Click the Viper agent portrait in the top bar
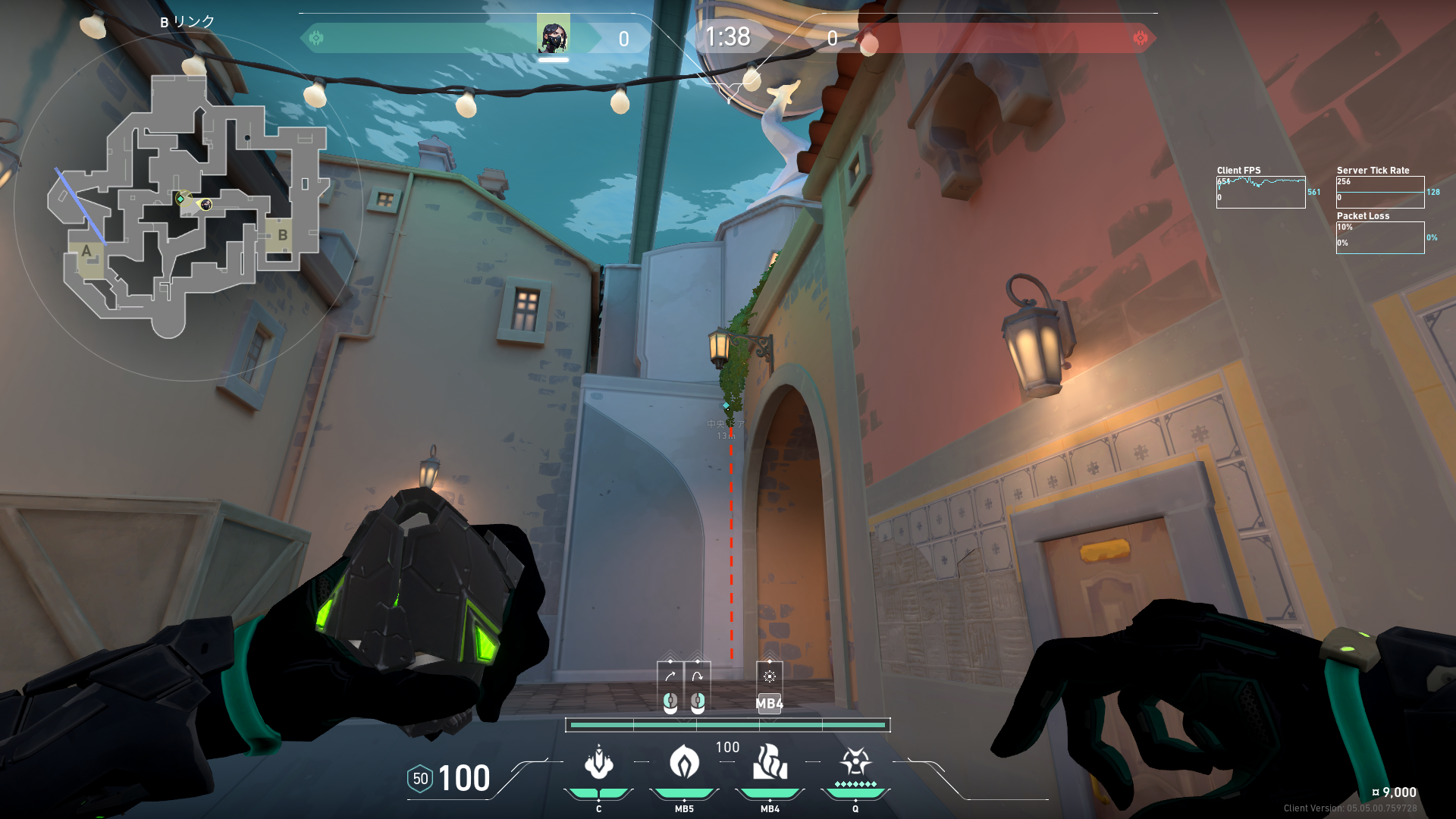The height and width of the screenshot is (819, 1456). [553, 36]
